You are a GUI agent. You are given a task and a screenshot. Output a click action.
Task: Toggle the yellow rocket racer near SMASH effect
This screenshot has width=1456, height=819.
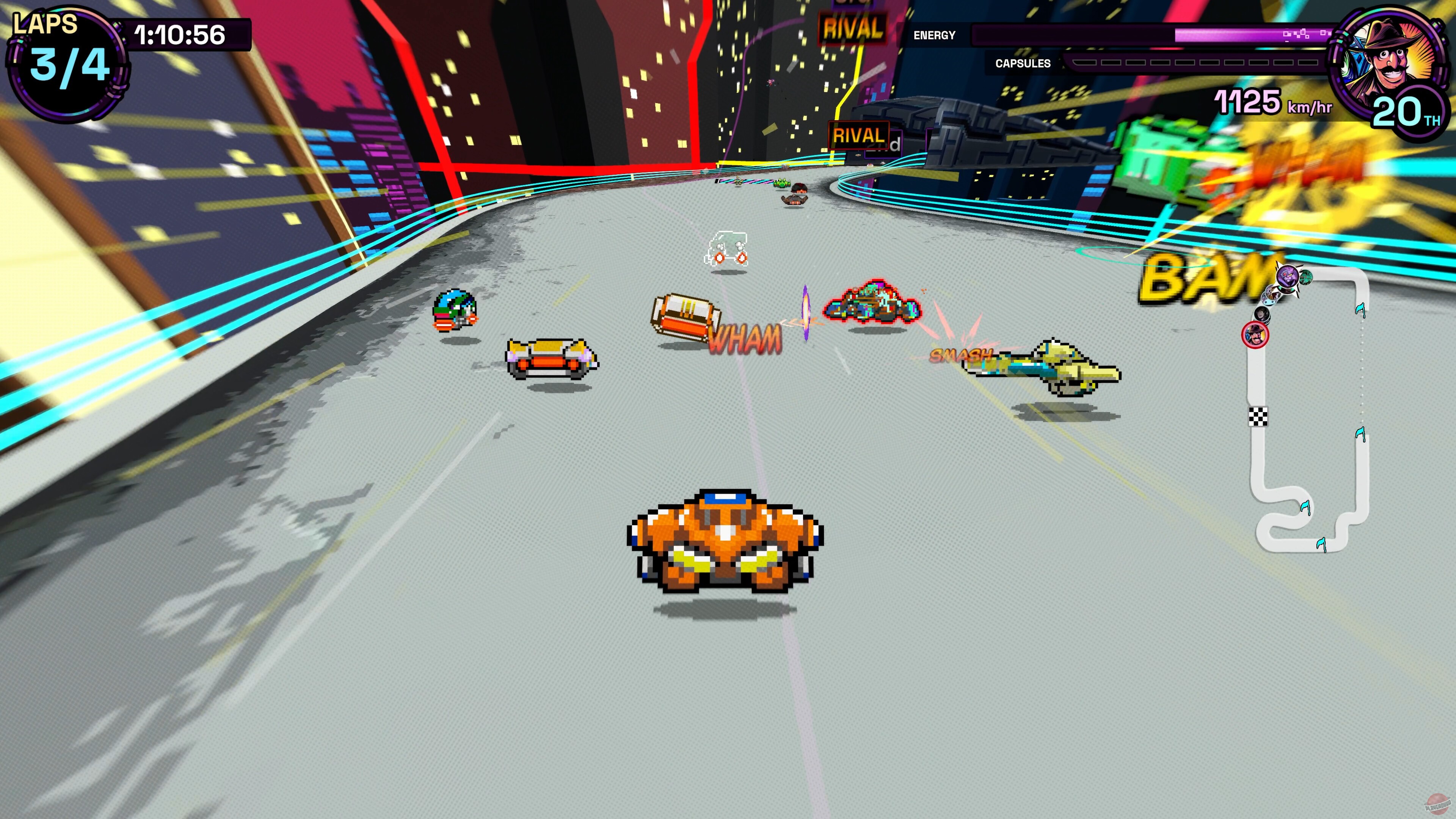click(x=1042, y=369)
